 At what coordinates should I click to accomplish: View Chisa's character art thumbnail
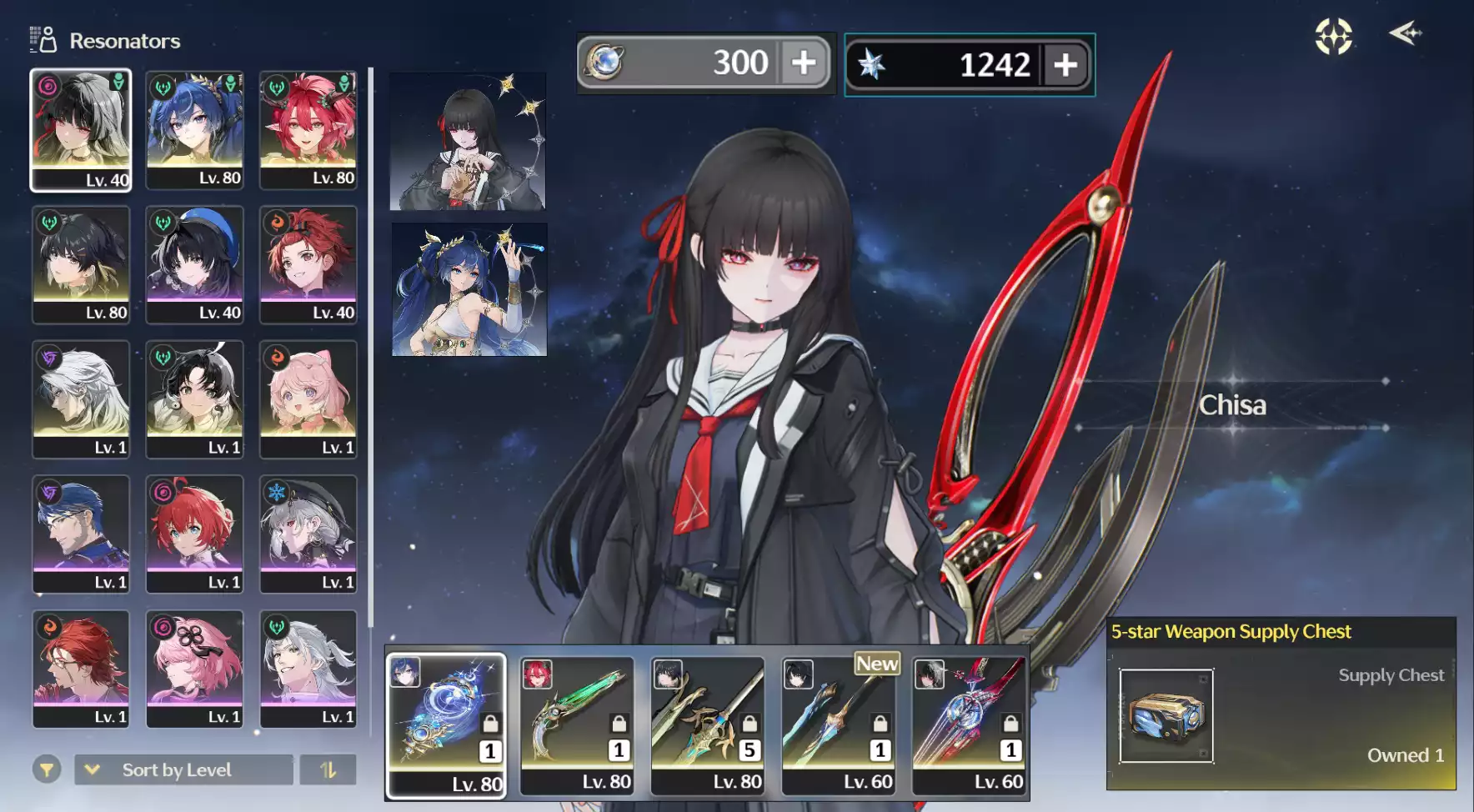468,142
